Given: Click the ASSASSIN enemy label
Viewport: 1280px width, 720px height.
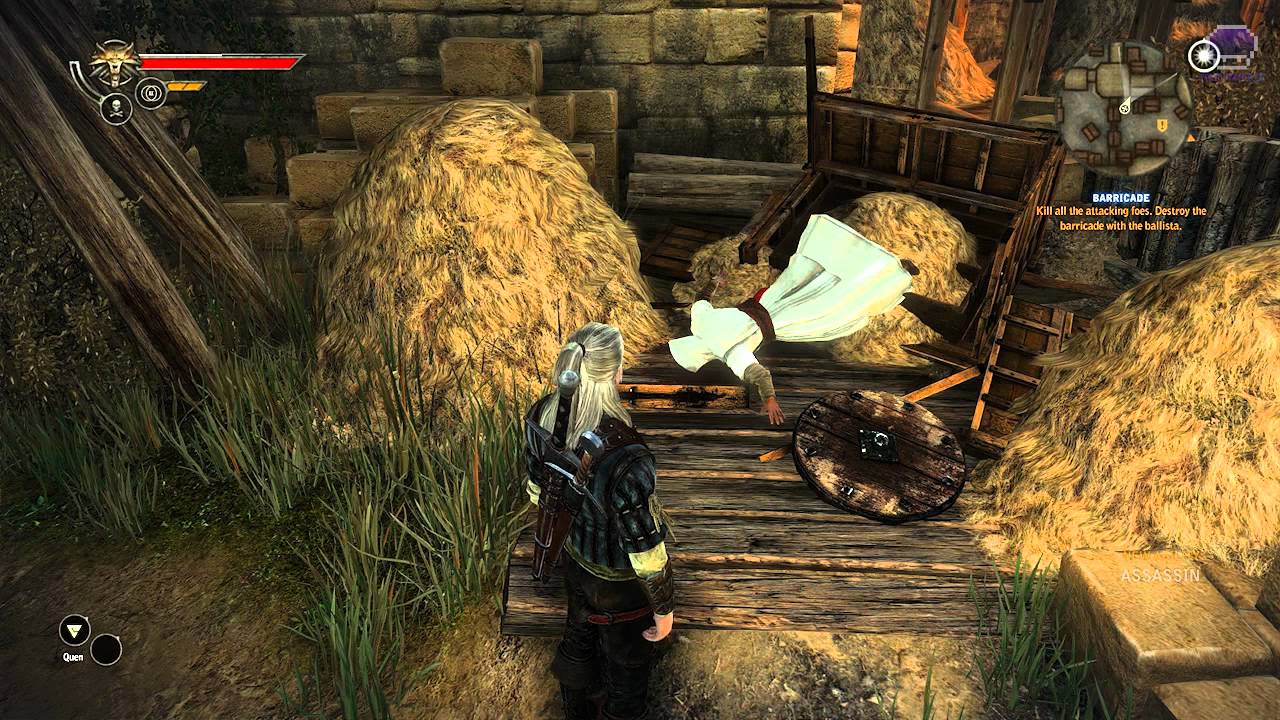Looking at the screenshot, I should click(x=1163, y=577).
